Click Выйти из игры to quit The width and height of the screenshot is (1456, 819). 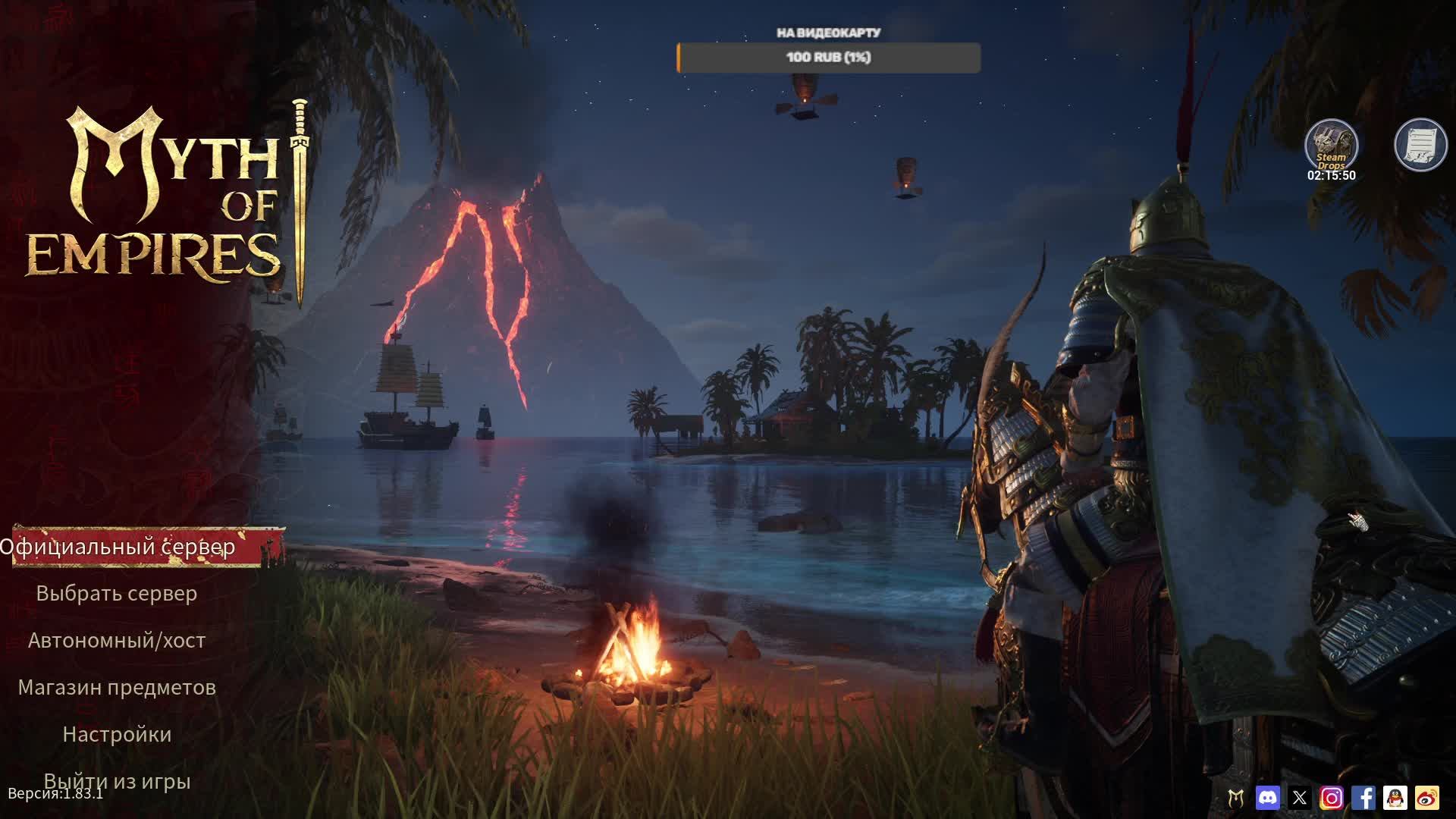117,781
